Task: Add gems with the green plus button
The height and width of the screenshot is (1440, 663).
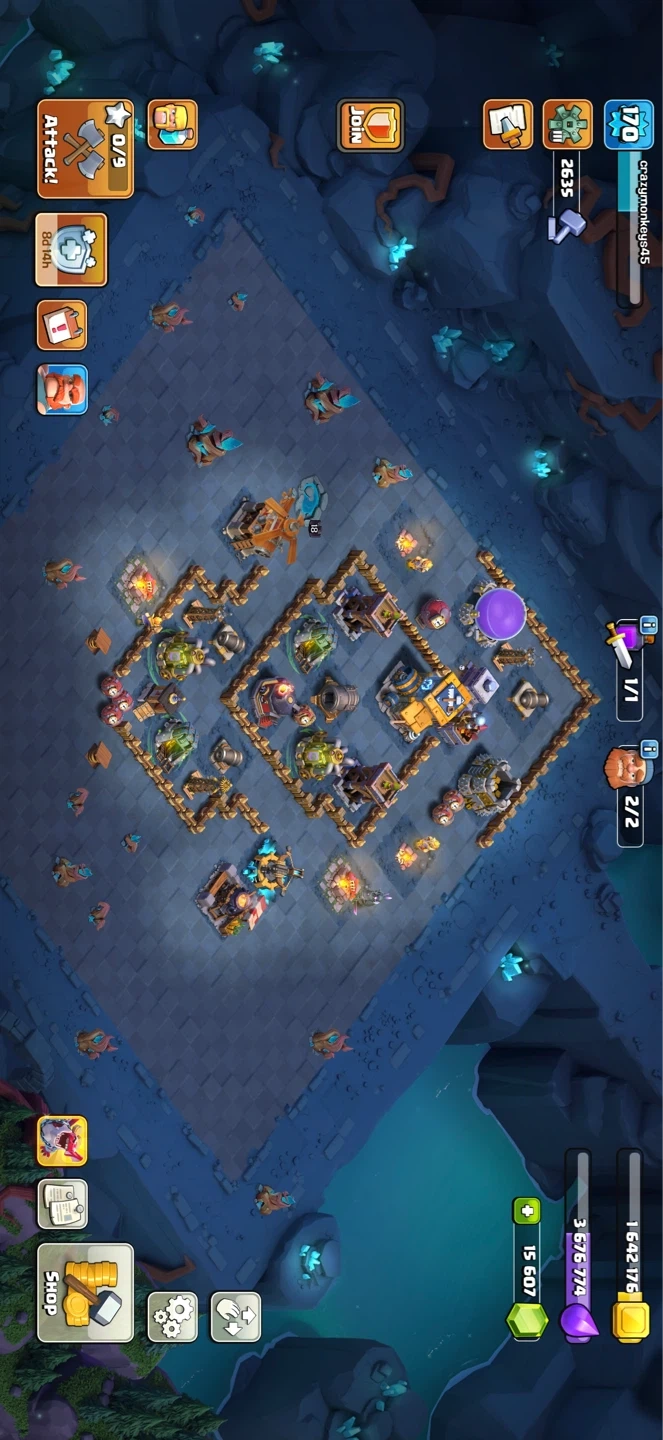Action: (527, 1211)
